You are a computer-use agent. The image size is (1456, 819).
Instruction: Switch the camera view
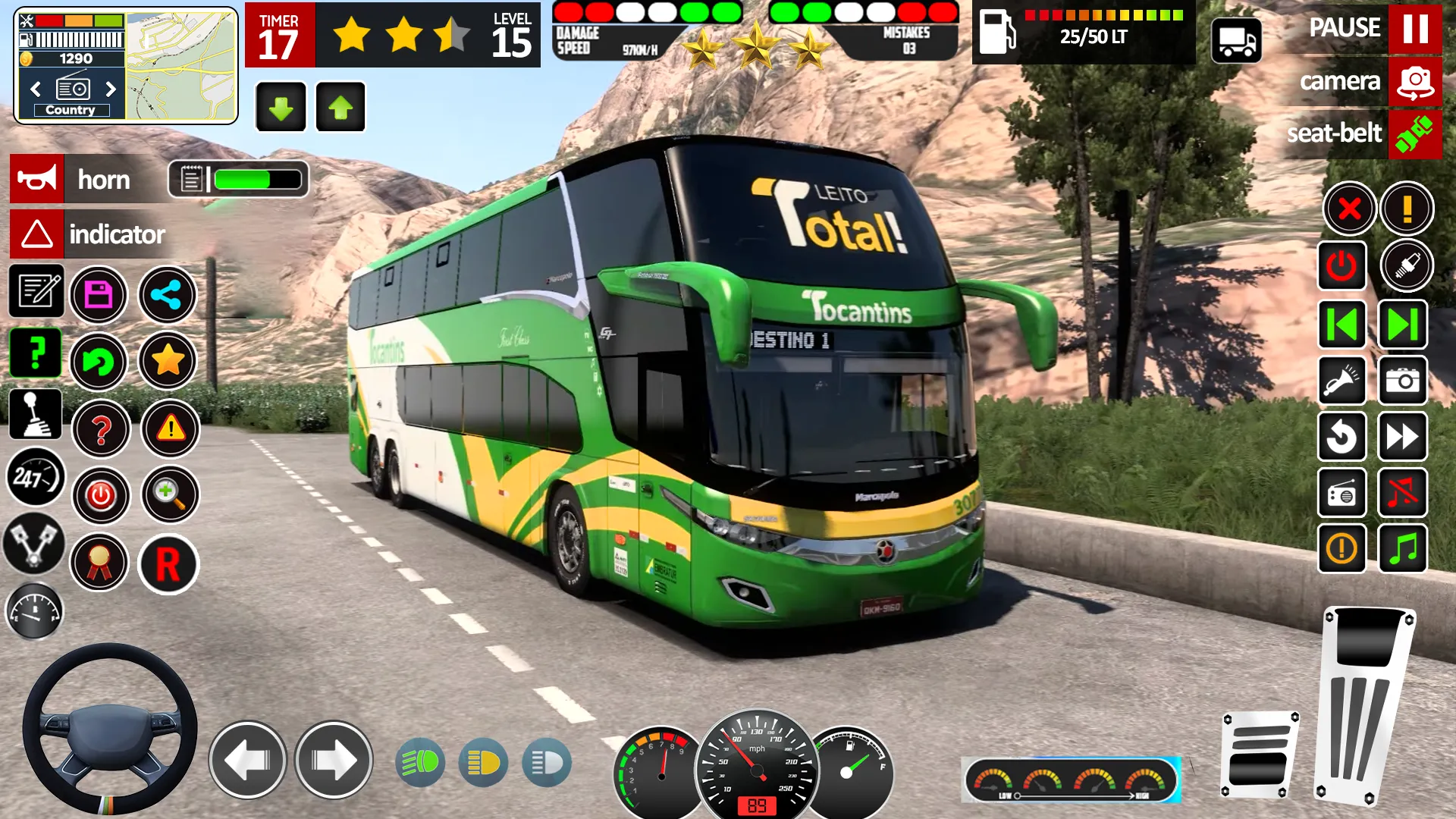coord(1414,82)
